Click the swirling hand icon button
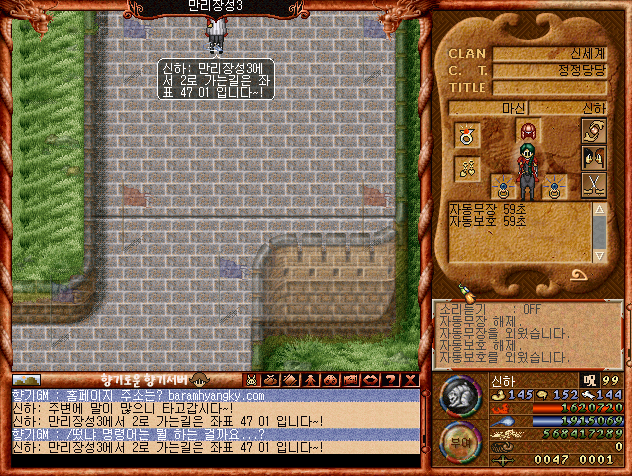 coord(593,131)
